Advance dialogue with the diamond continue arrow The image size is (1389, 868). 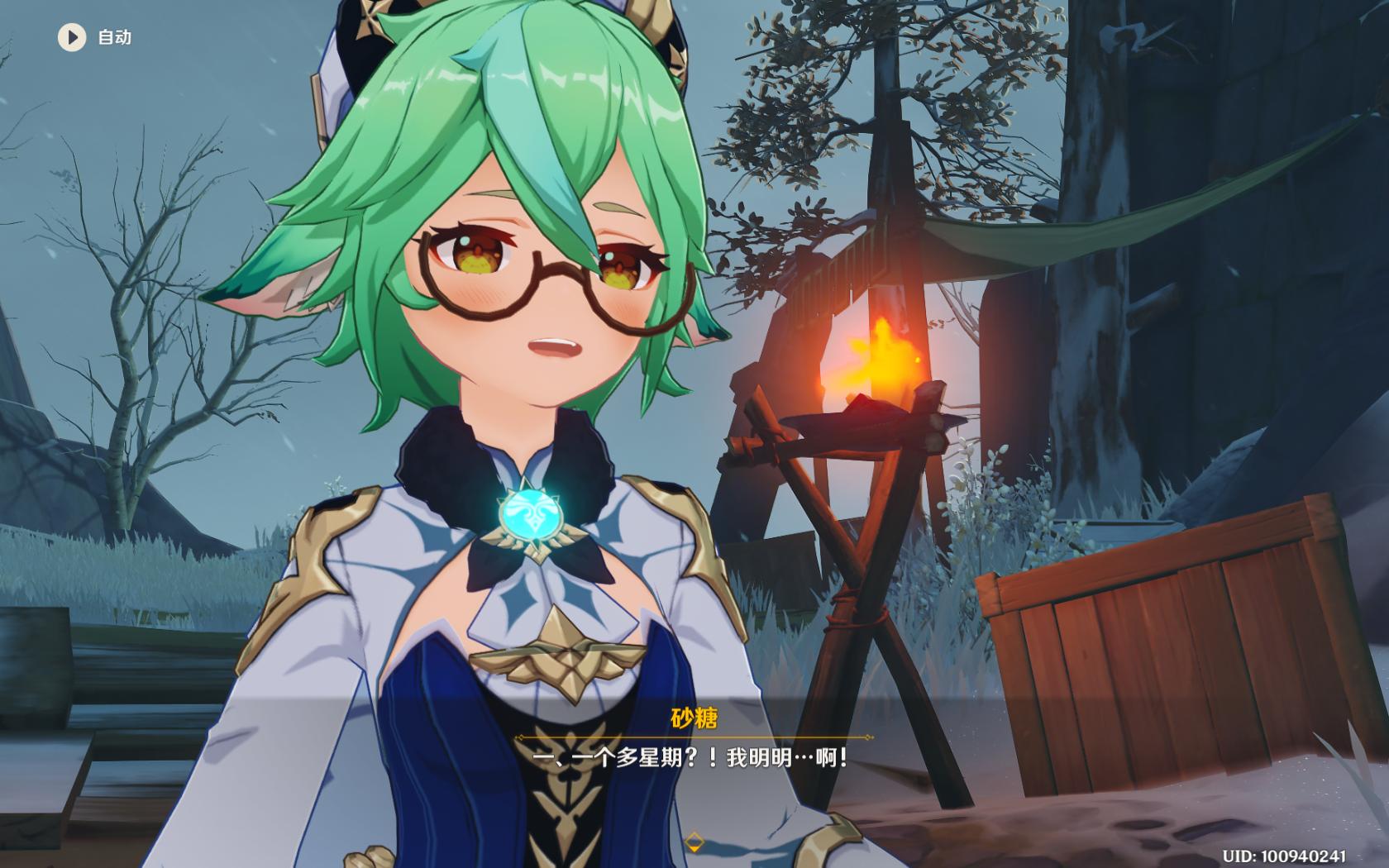(694, 842)
